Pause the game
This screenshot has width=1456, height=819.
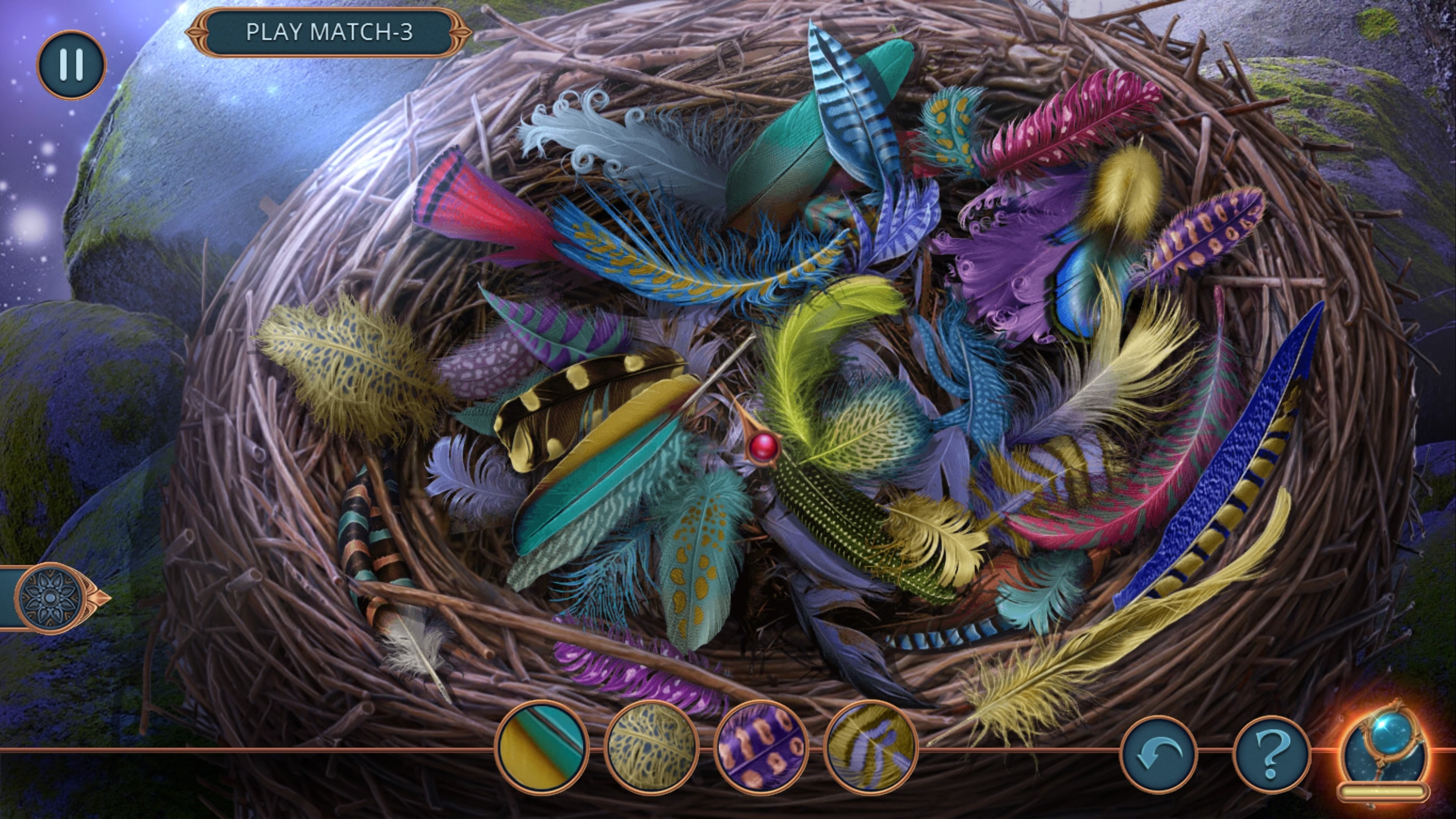pos(71,64)
